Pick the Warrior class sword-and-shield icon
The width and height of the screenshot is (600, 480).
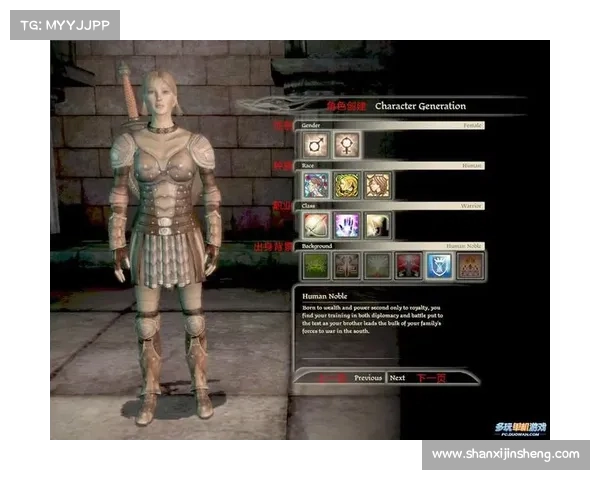click(x=316, y=225)
